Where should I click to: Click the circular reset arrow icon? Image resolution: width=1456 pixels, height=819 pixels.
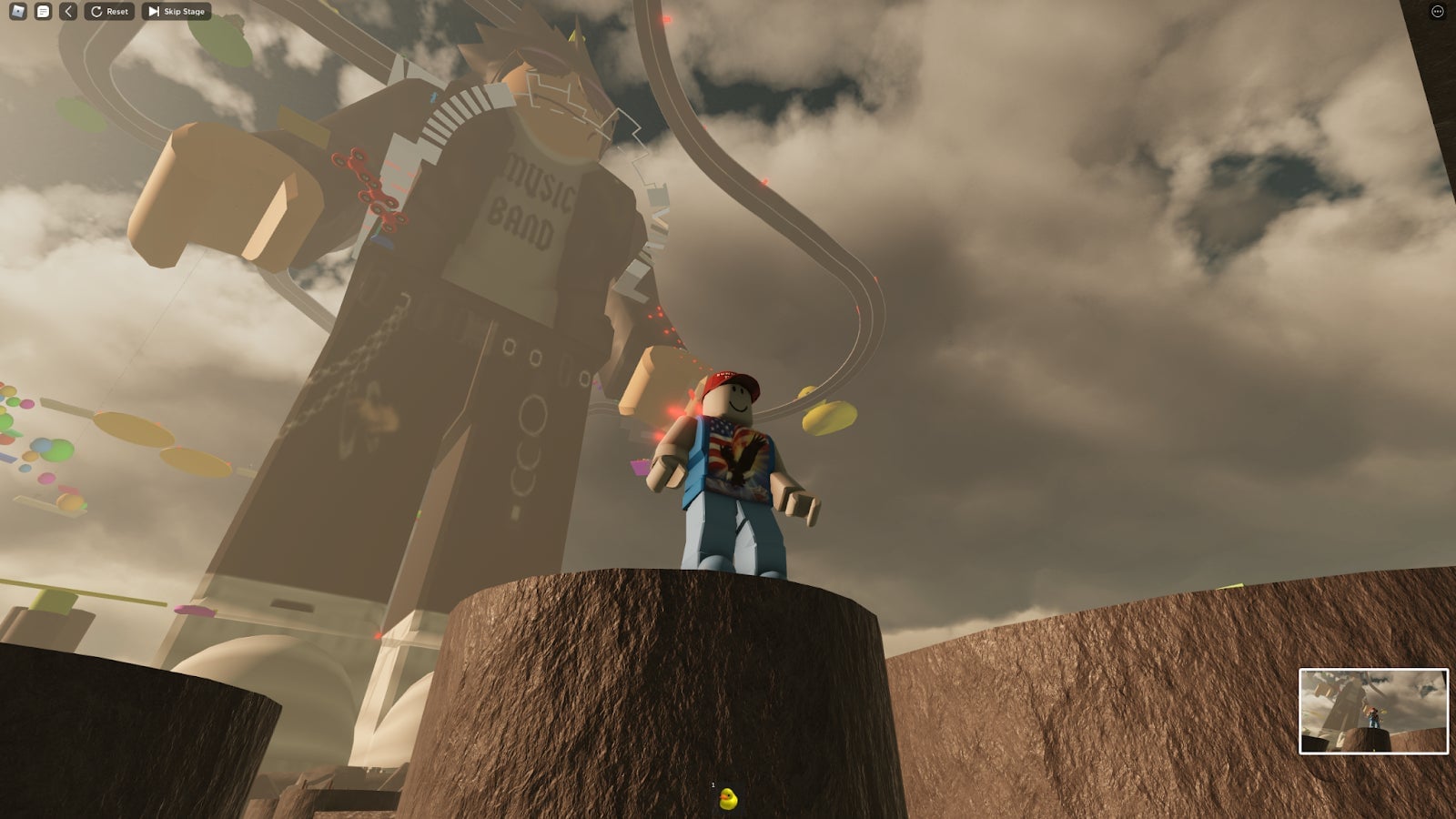pyautogui.click(x=96, y=12)
